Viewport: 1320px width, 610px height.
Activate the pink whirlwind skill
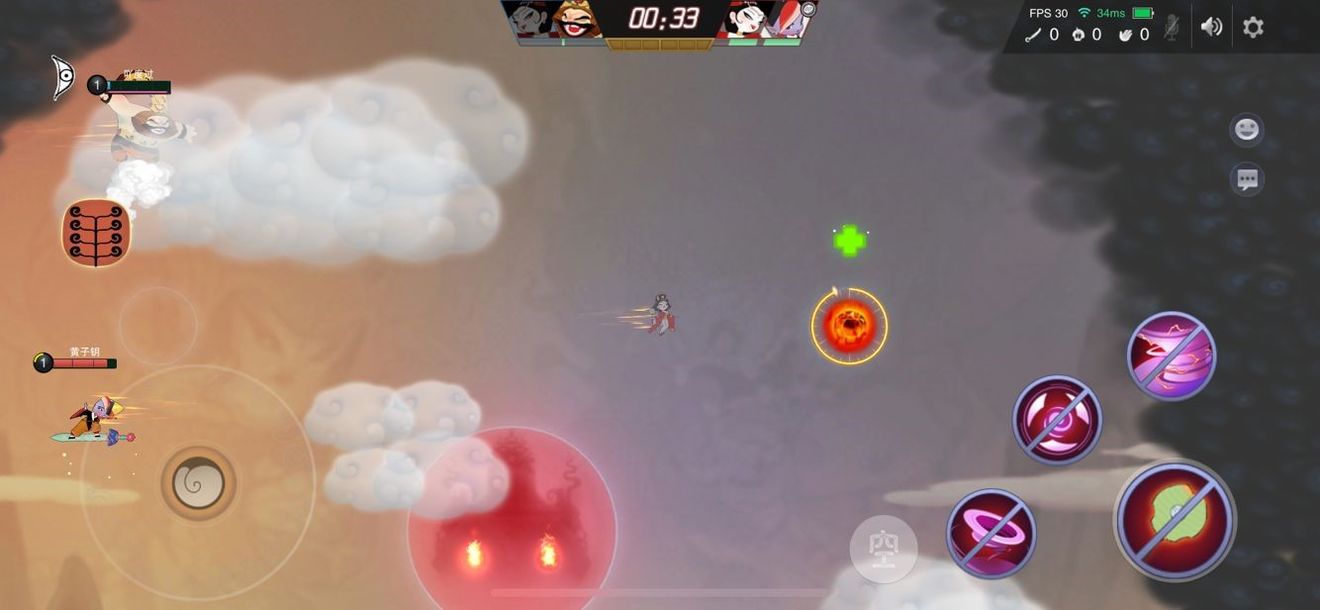click(x=991, y=533)
